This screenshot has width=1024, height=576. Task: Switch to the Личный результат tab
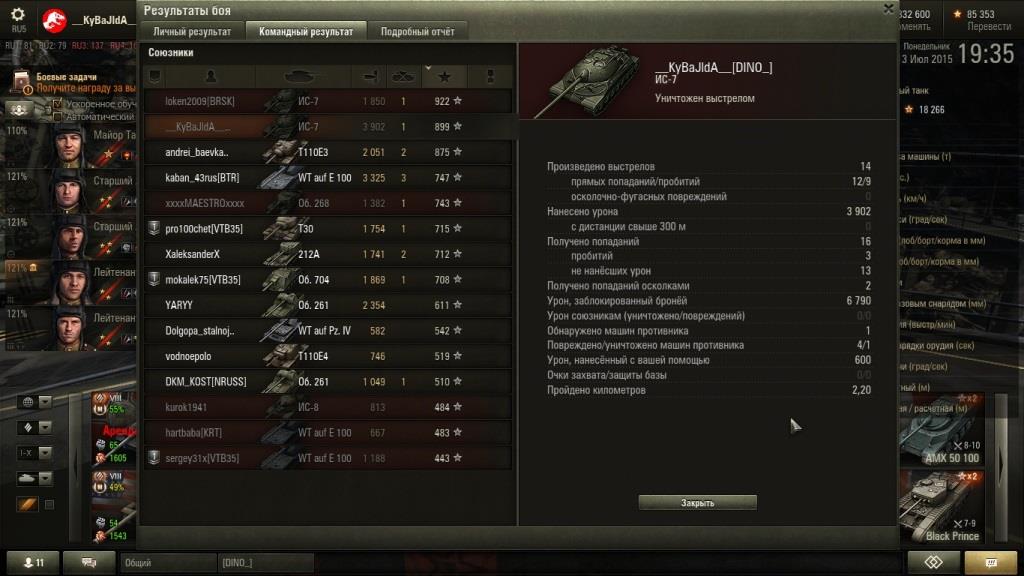coord(192,31)
